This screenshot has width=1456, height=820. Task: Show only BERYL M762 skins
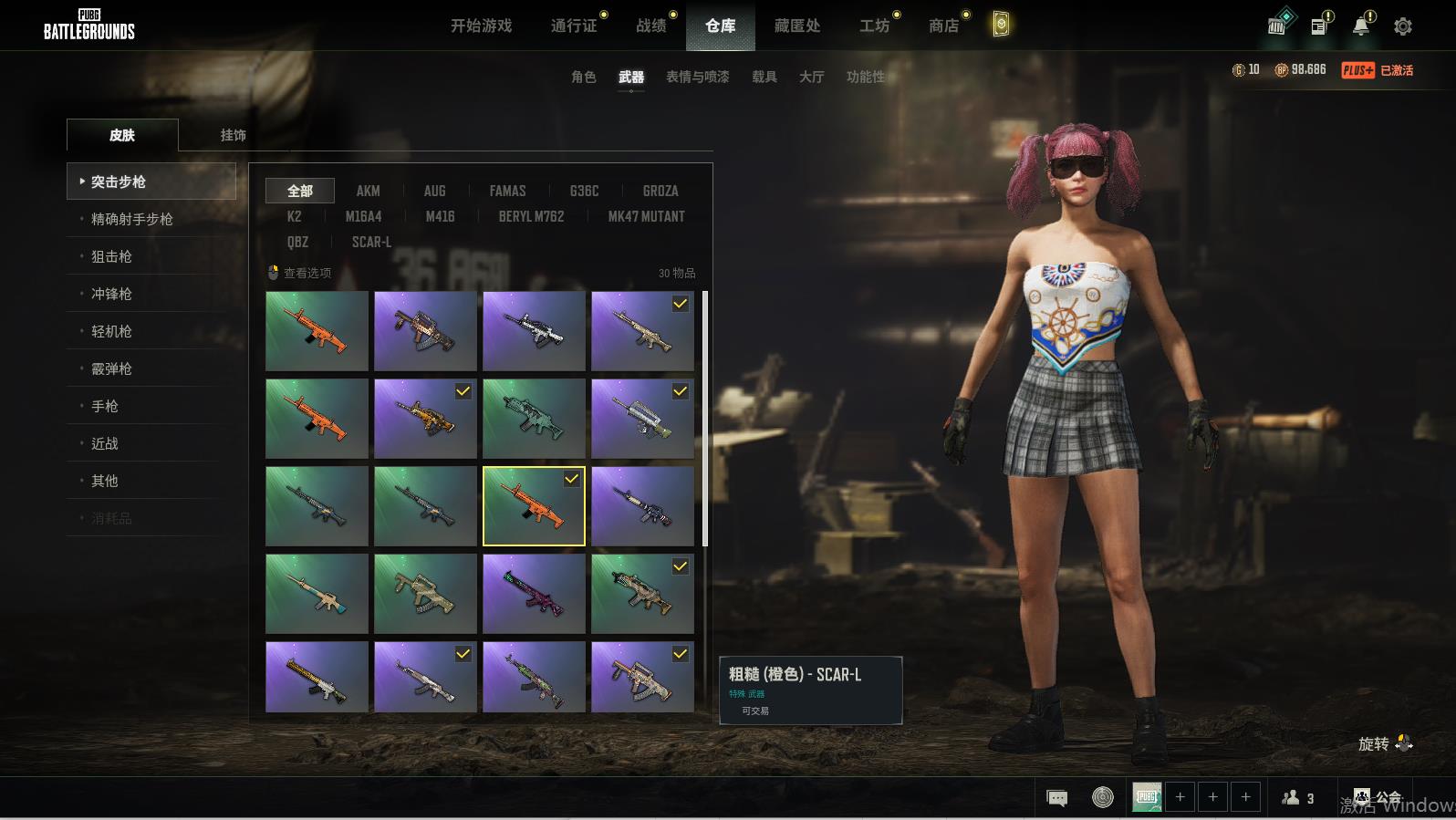pyautogui.click(x=531, y=216)
